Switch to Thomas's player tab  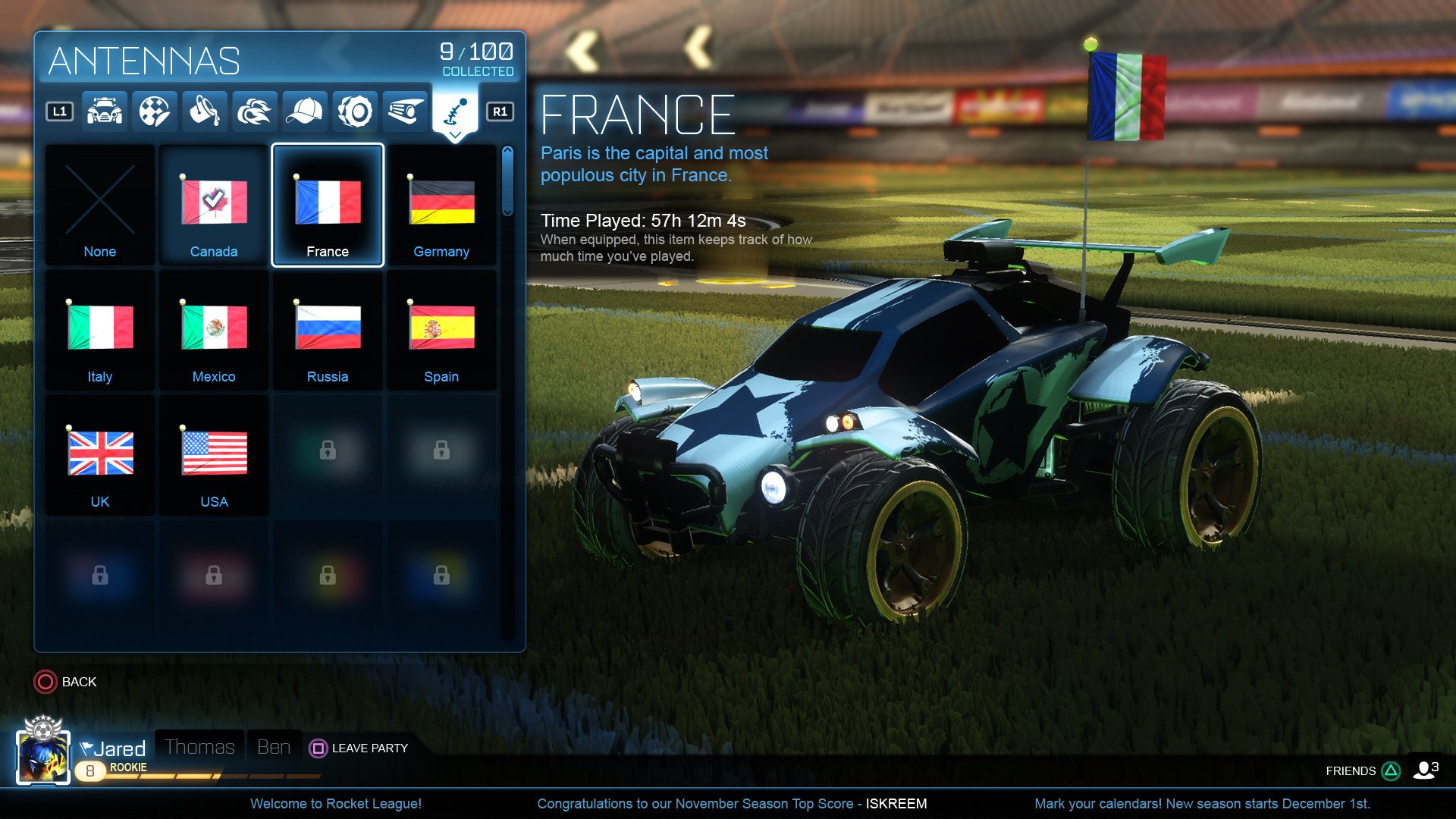199,747
